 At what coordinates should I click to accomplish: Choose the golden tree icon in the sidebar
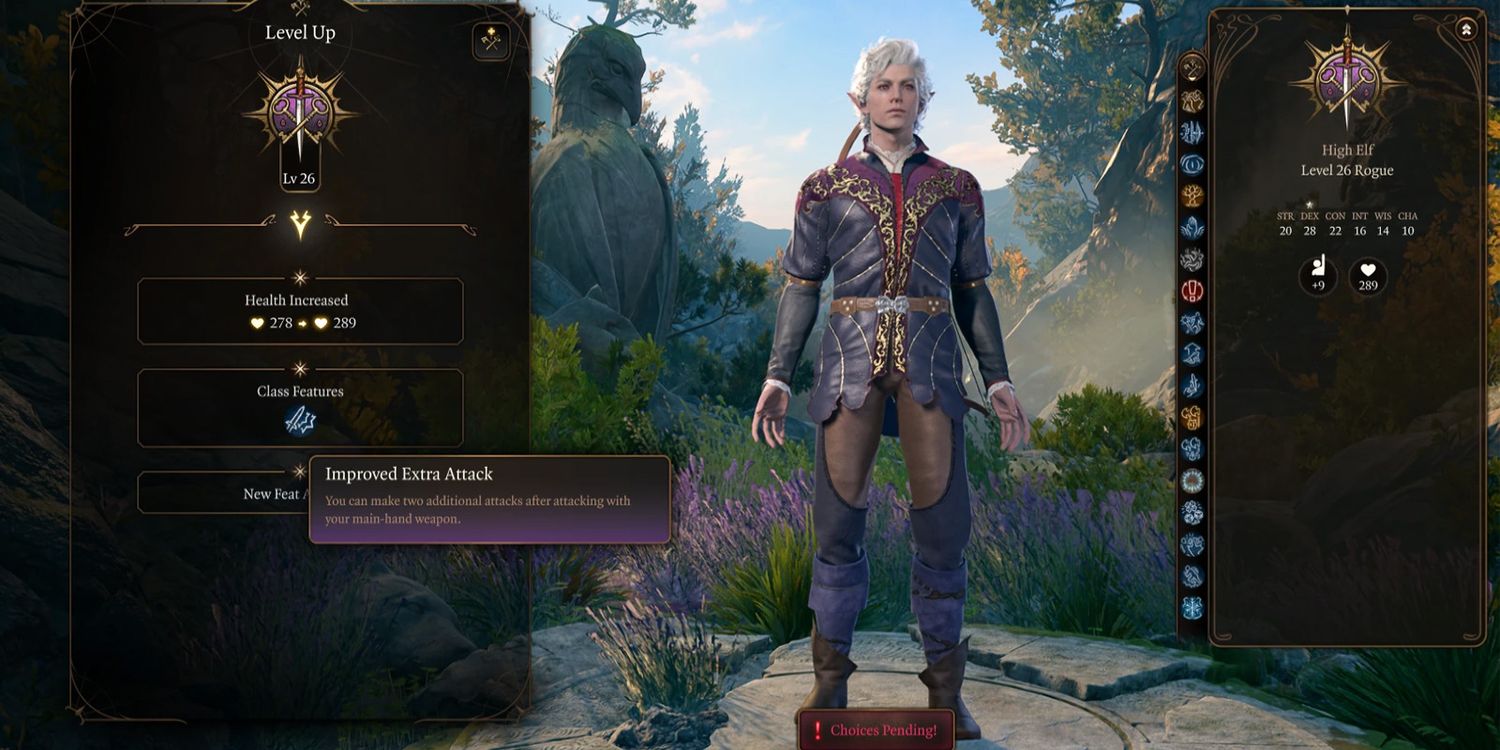click(1192, 196)
